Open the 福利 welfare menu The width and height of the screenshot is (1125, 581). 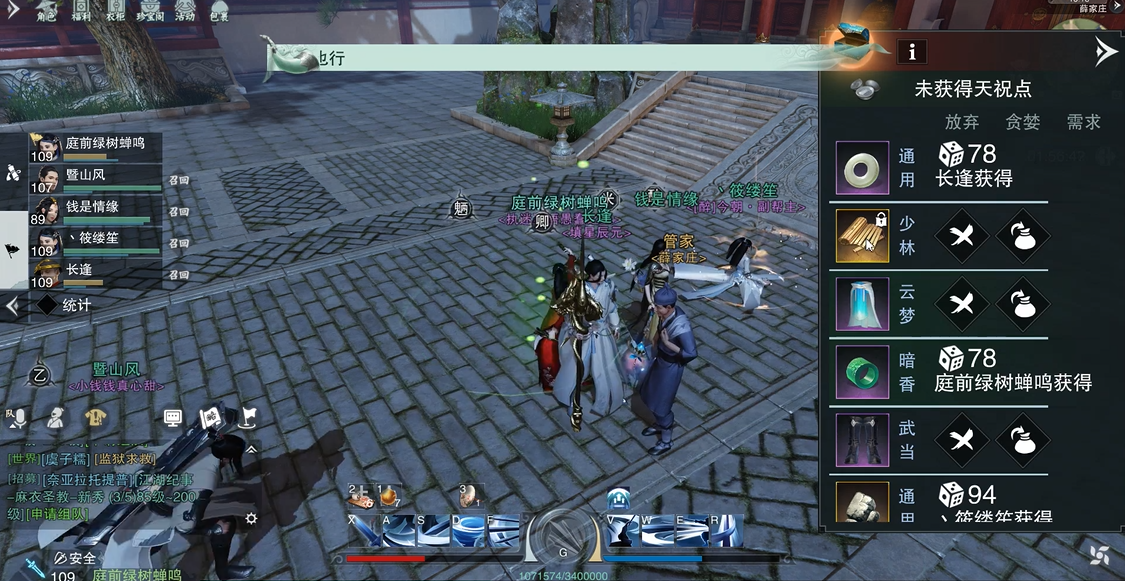[82, 11]
